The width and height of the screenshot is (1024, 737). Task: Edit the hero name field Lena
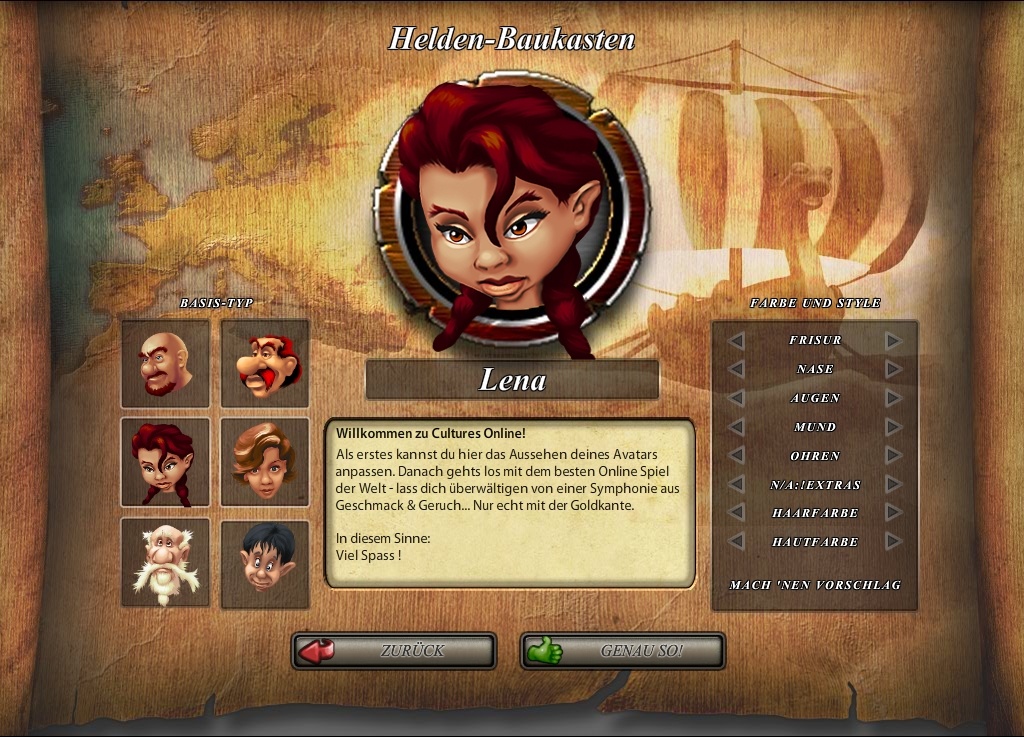click(512, 380)
